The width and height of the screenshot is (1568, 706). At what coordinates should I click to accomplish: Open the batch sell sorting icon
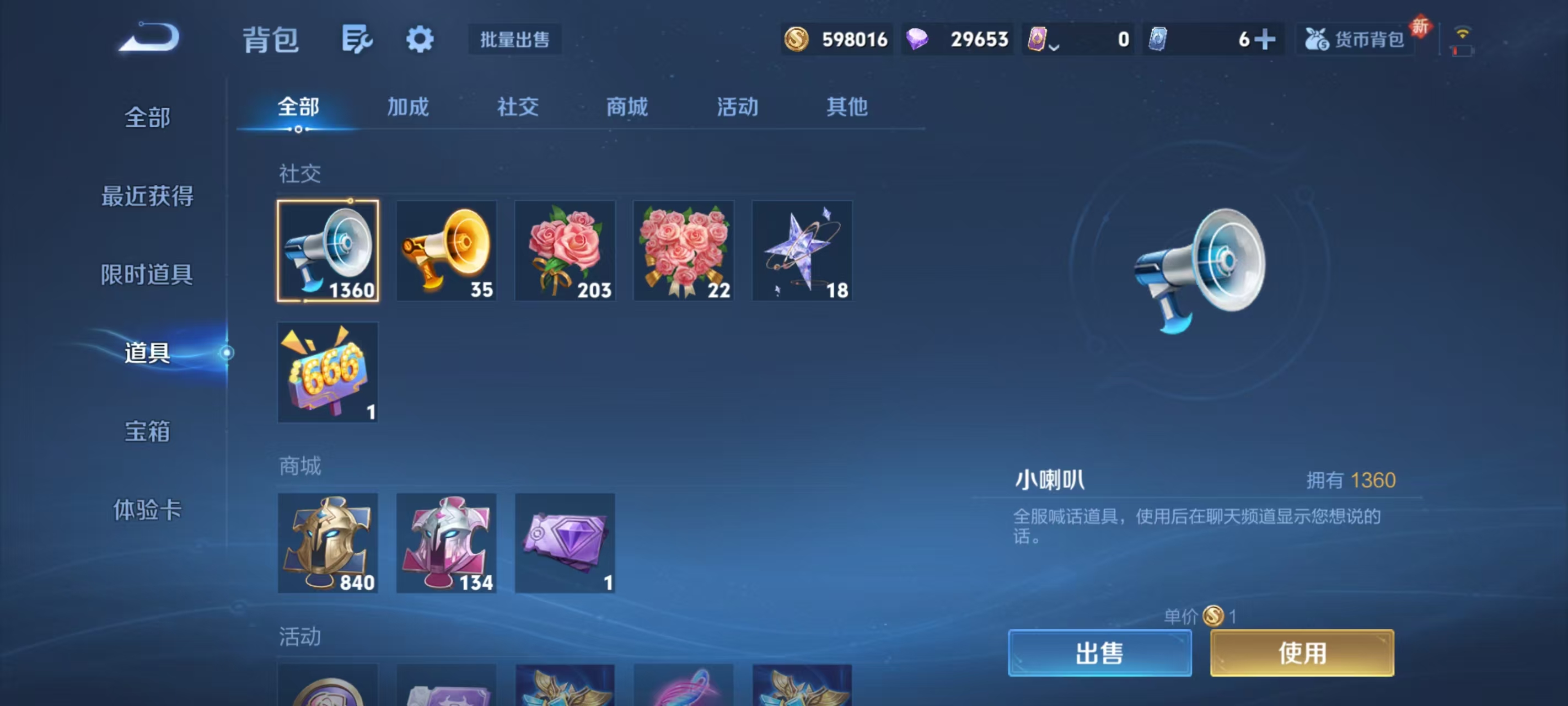pyautogui.click(x=357, y=39)
